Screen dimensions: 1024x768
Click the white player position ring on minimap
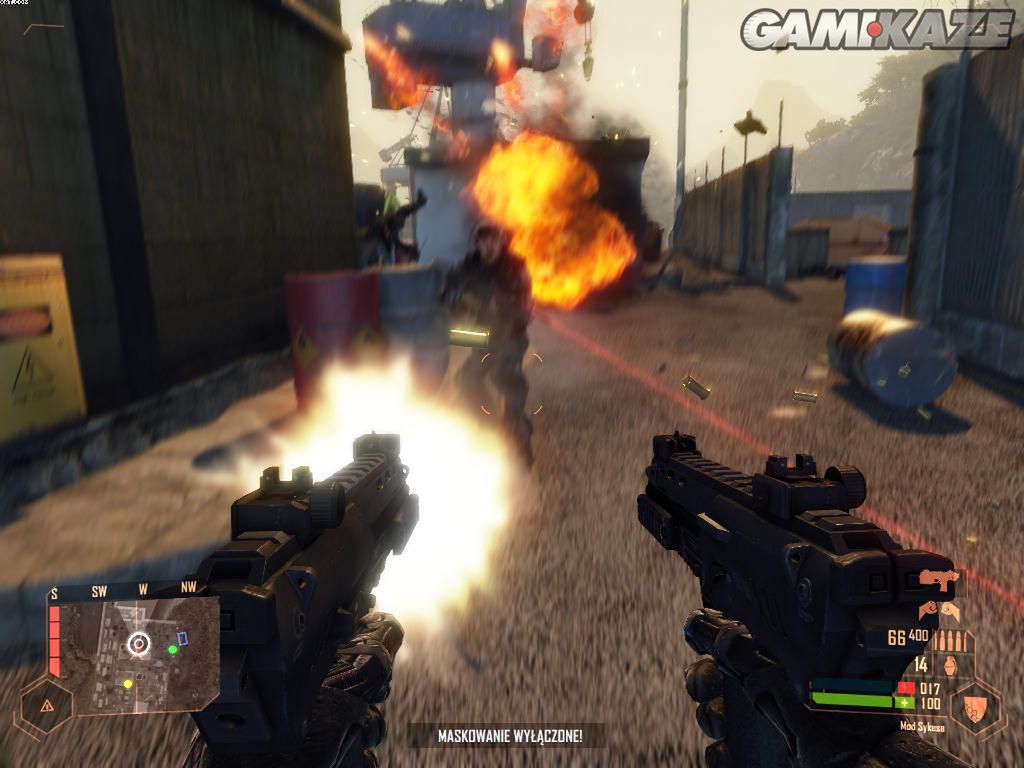[138, 643]
